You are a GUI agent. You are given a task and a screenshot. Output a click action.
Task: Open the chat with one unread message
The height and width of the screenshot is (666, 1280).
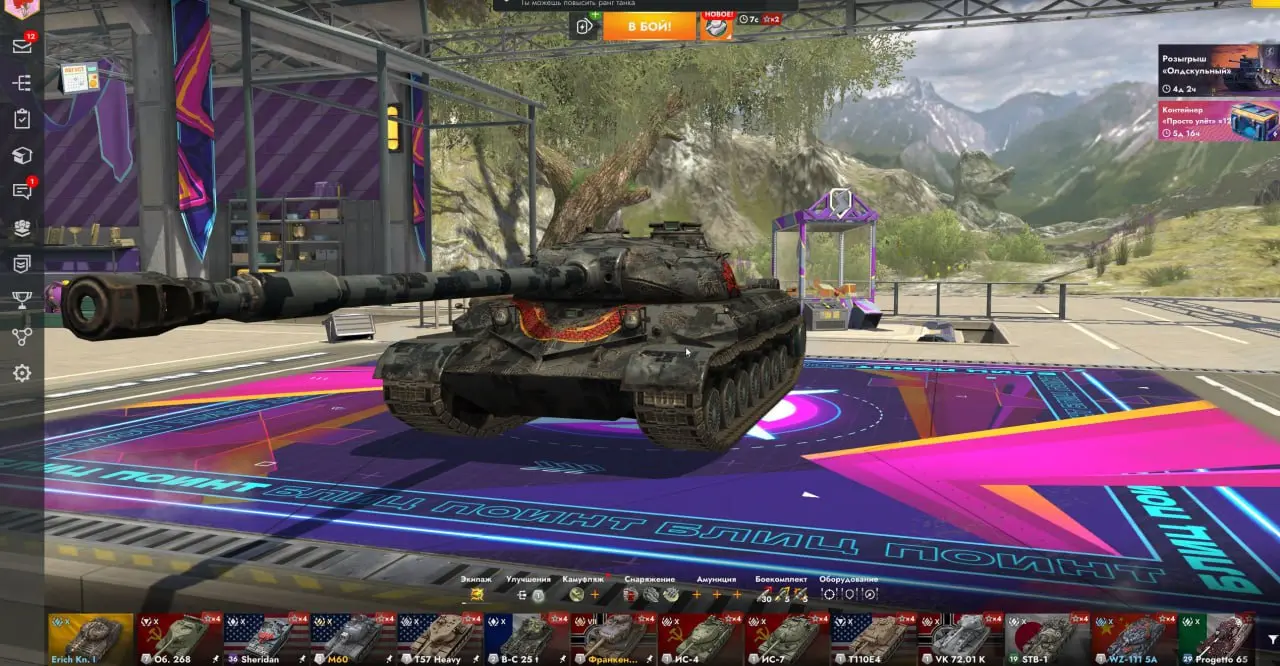[x=22, y=191]
